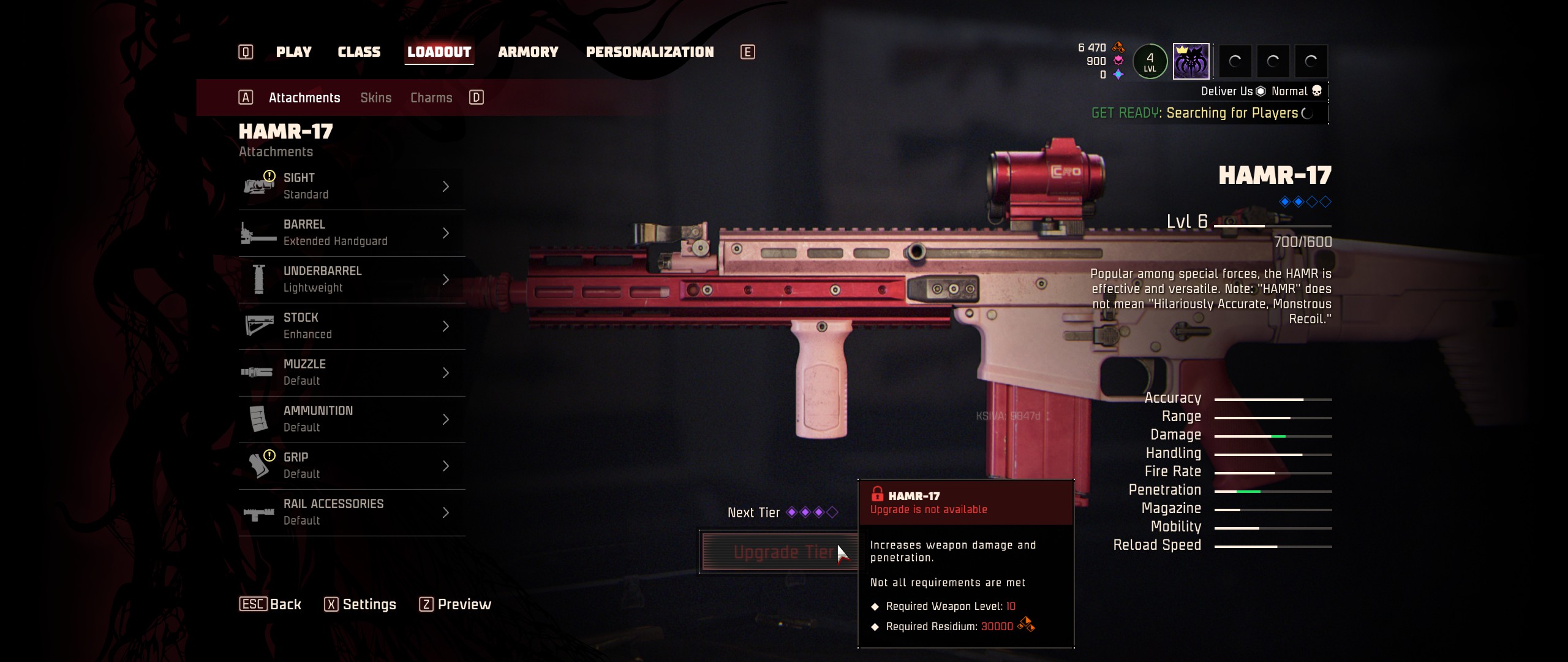
Task: Open the MUZZLE attachment slot
Action: coord(352,373)
